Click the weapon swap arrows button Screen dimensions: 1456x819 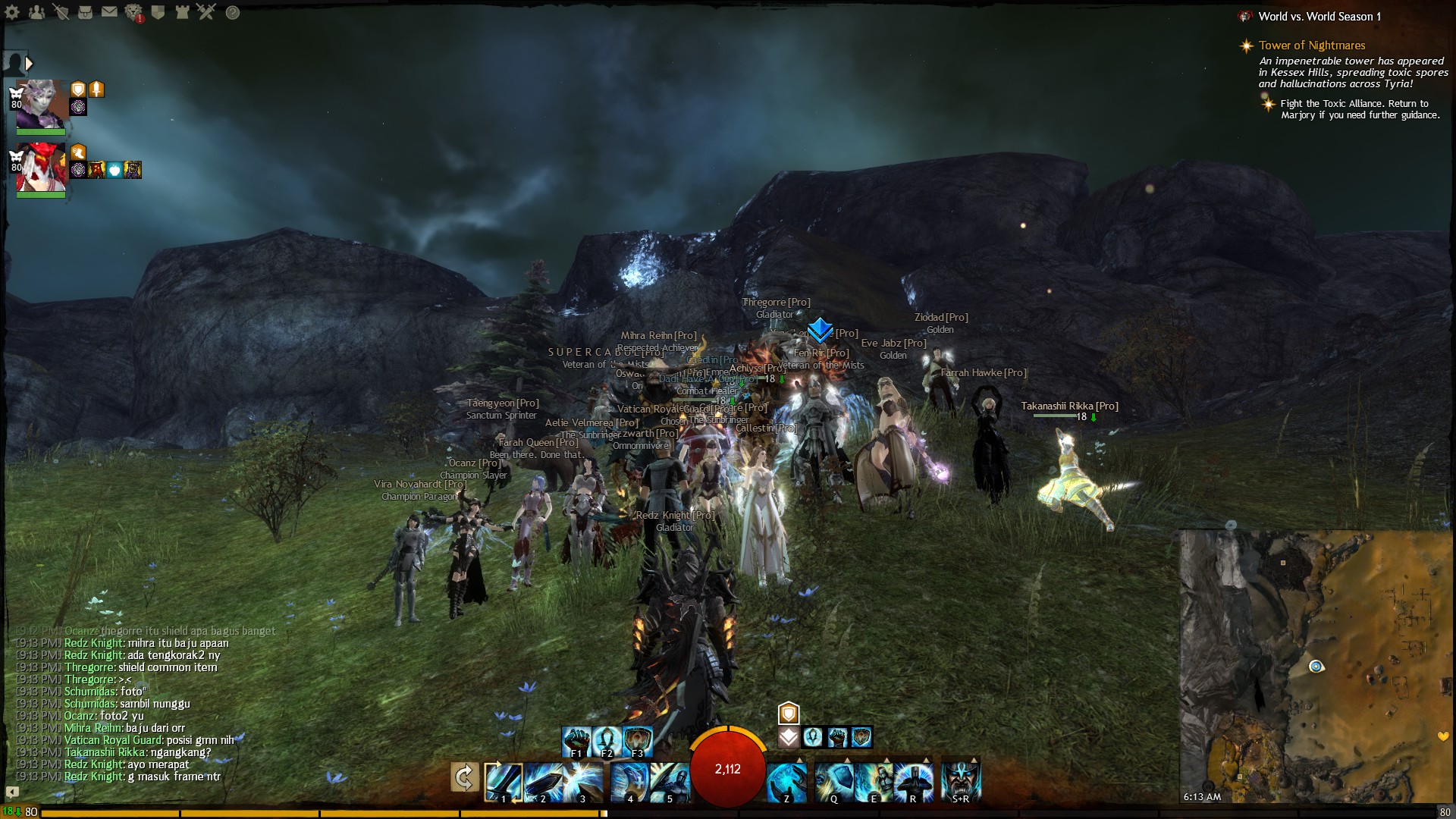tap(464, 777)
